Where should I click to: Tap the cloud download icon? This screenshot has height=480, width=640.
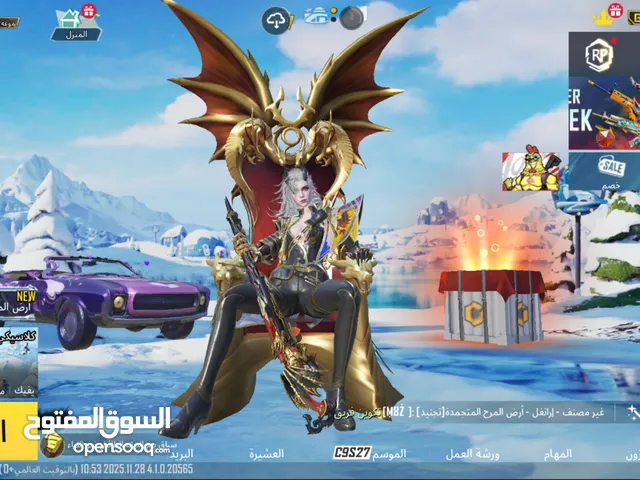(x=276, y=18)
